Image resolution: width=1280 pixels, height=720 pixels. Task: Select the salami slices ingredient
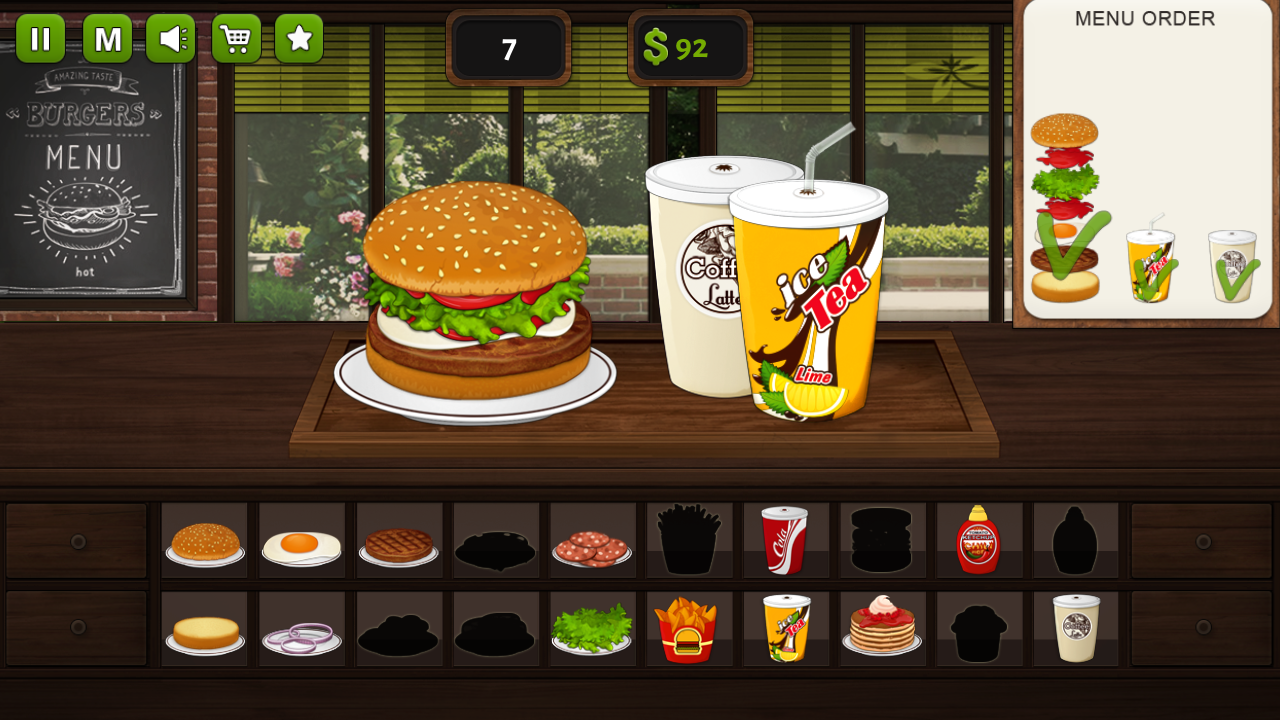[592, 540]
